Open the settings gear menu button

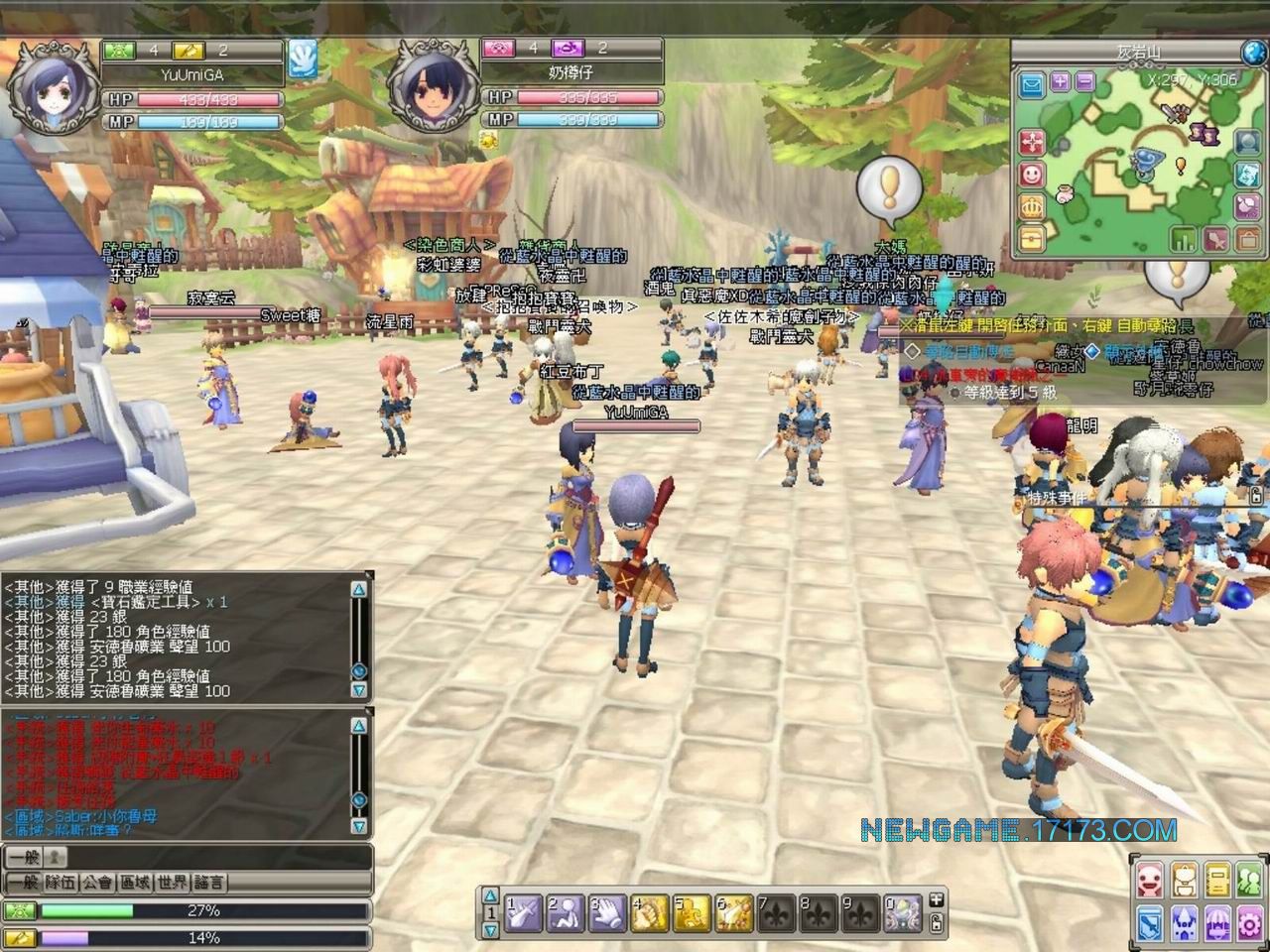click(1249, 922)
